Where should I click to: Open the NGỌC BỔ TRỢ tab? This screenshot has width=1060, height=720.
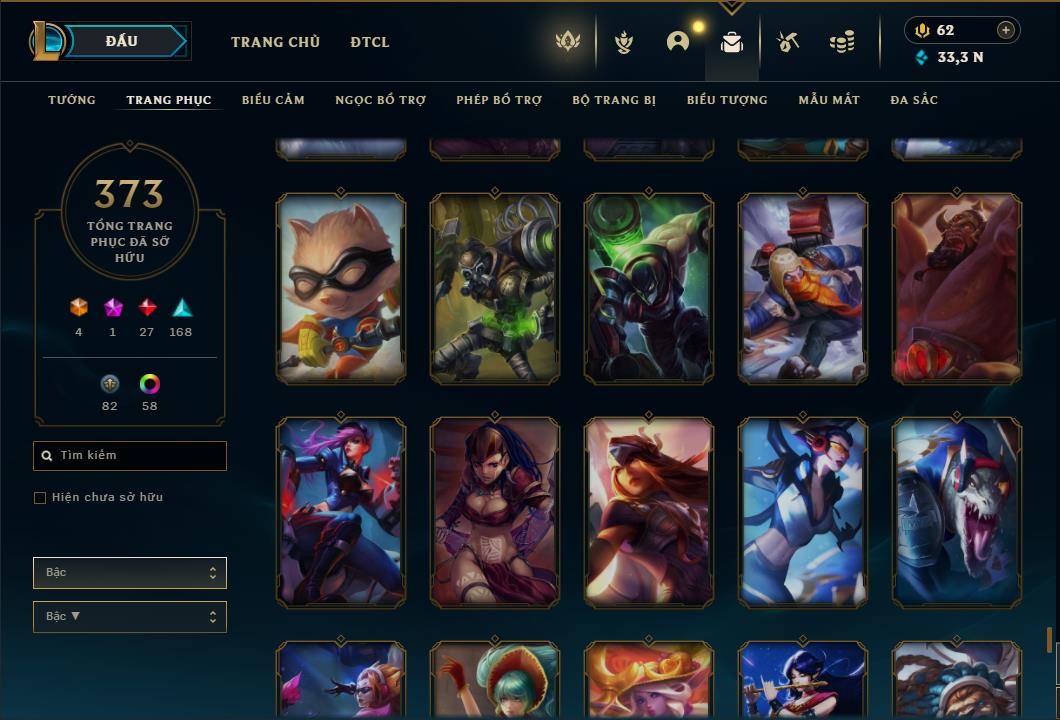point(380,100)
